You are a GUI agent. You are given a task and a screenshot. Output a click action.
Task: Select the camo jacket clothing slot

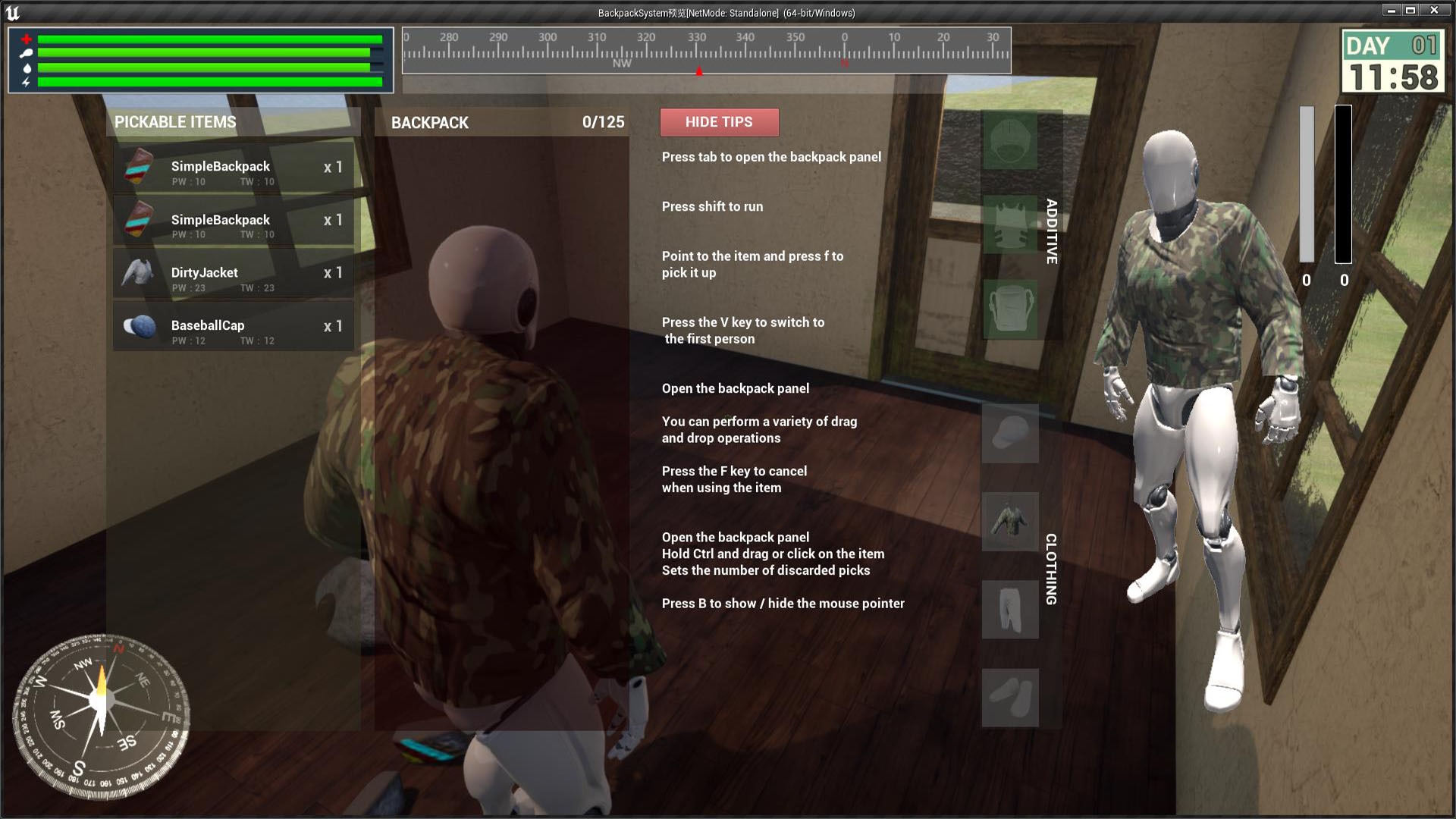(x=1009, y=522)
